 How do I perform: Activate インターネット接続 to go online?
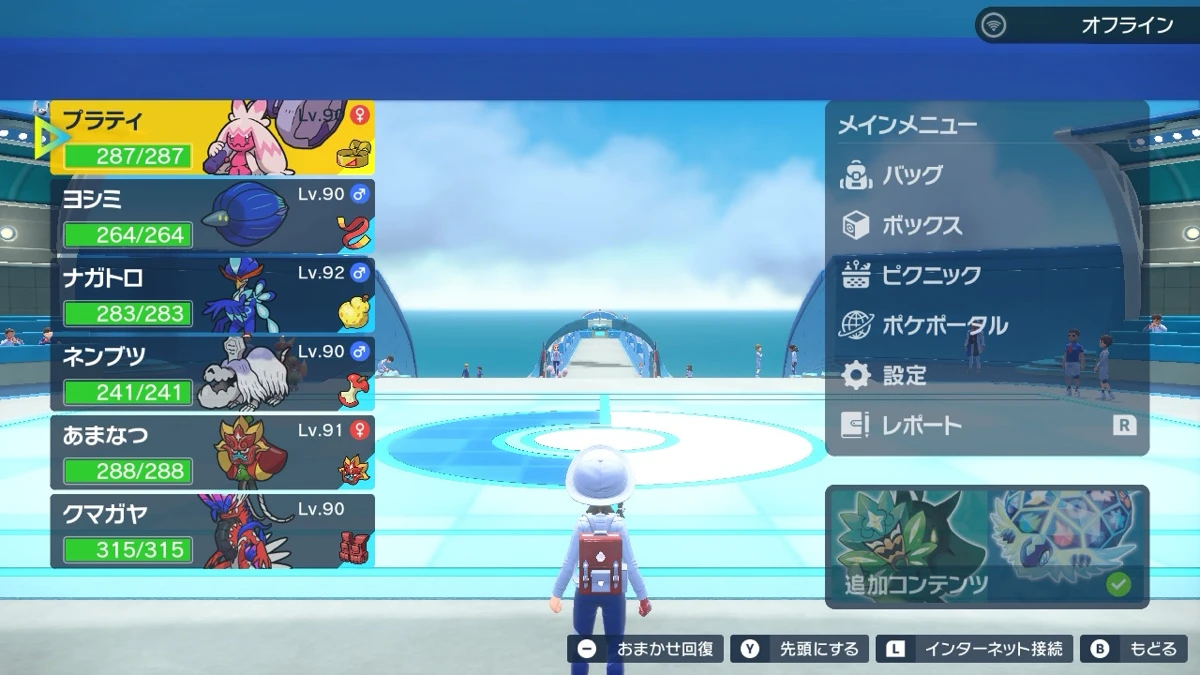point(975,649)
